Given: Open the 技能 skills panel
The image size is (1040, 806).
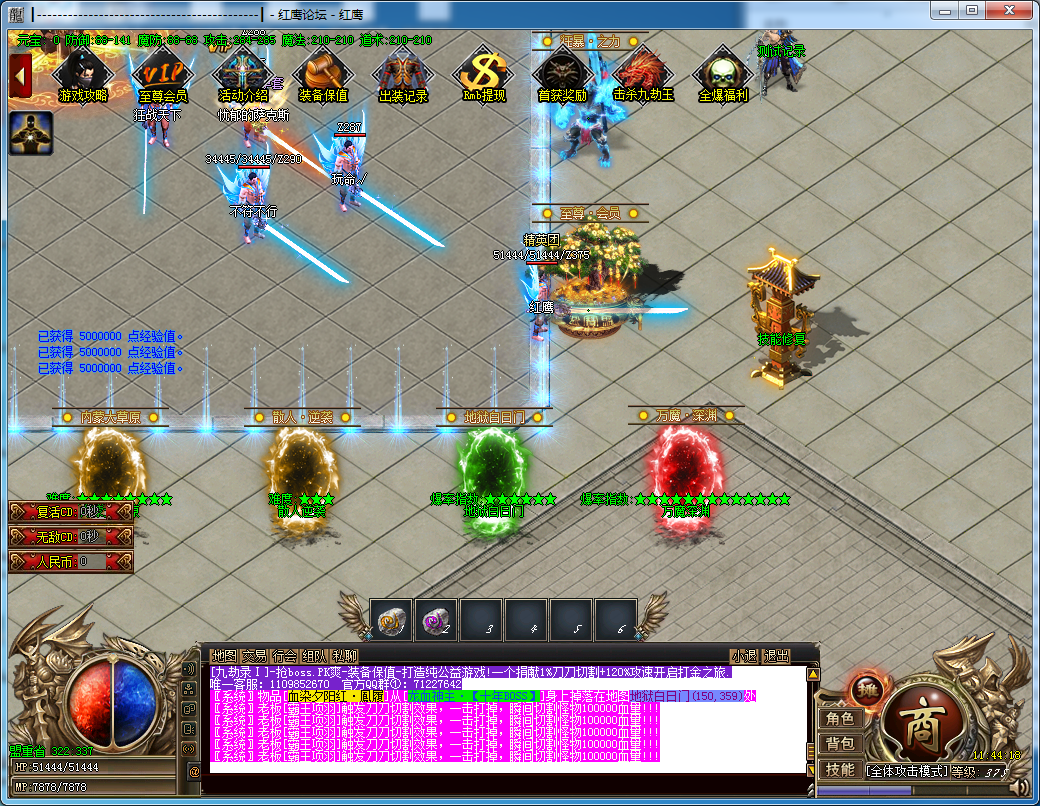Looking at the screenshot, I should coord(839,769).
